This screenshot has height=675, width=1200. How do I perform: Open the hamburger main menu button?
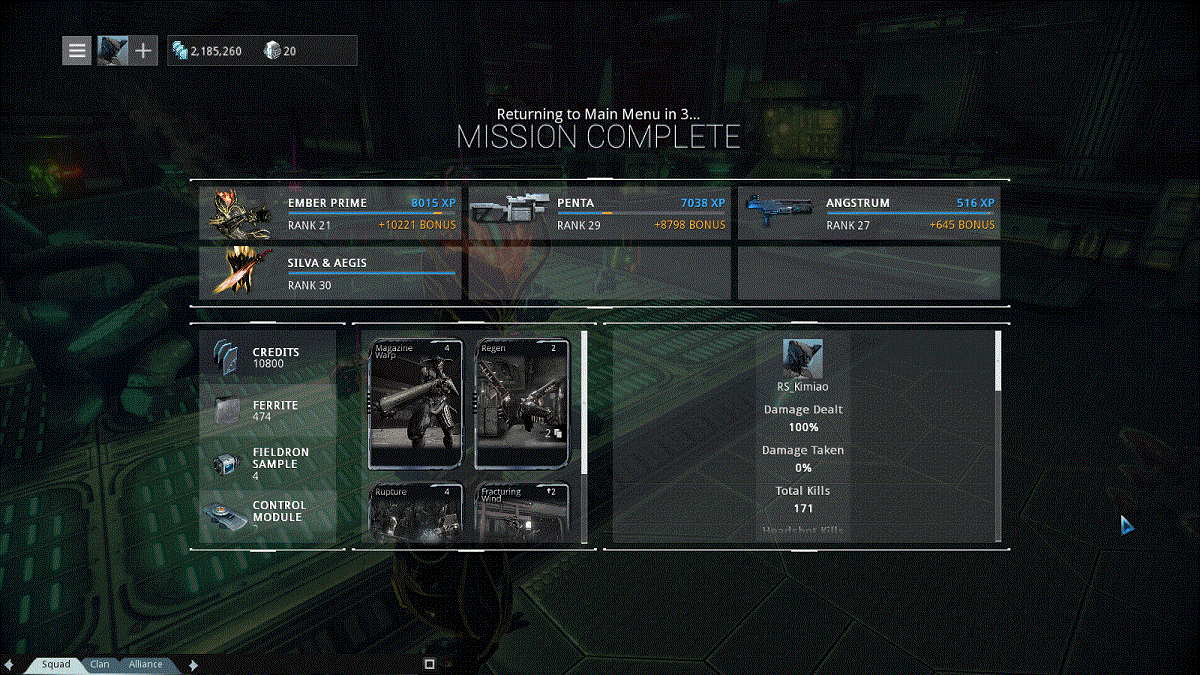[77, 50]
